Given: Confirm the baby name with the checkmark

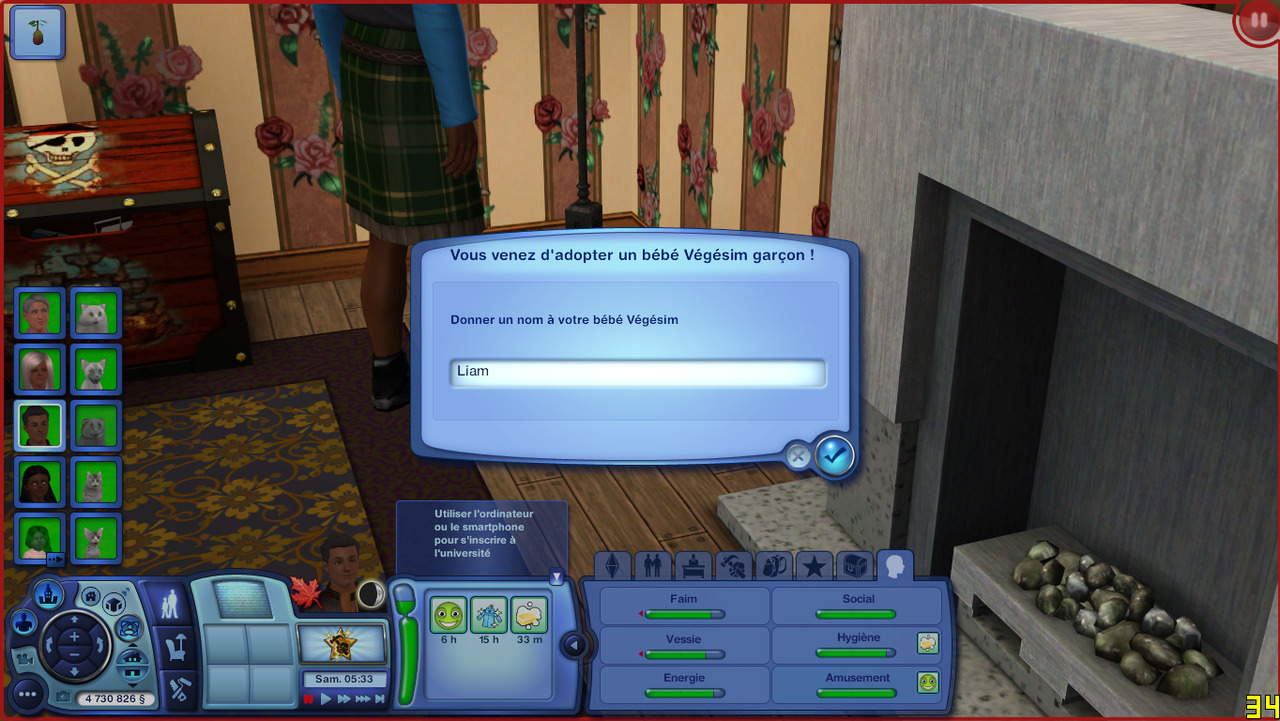Looking at the screenshot, I should [834, 456].
